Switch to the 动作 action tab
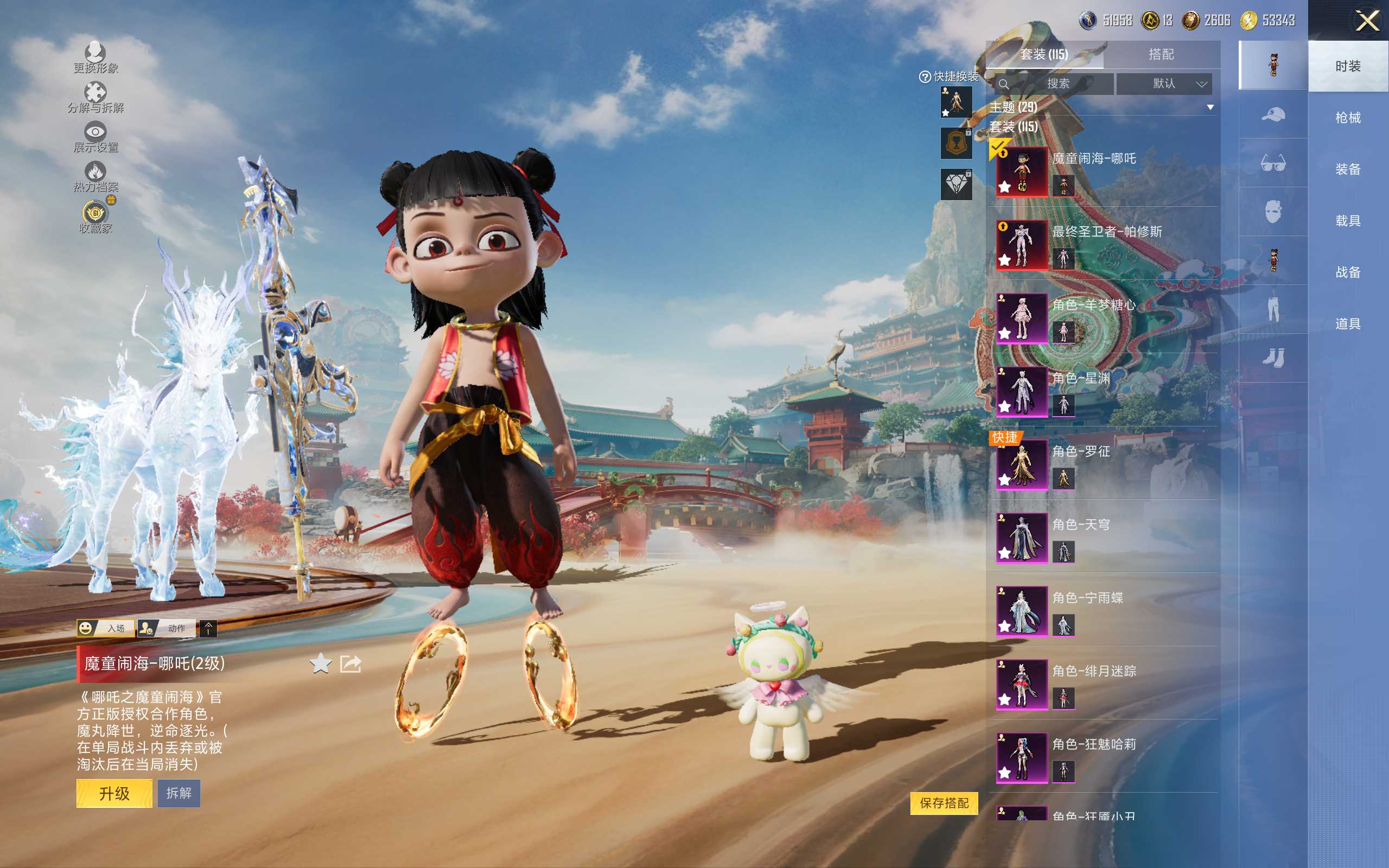 pos(168,628)
